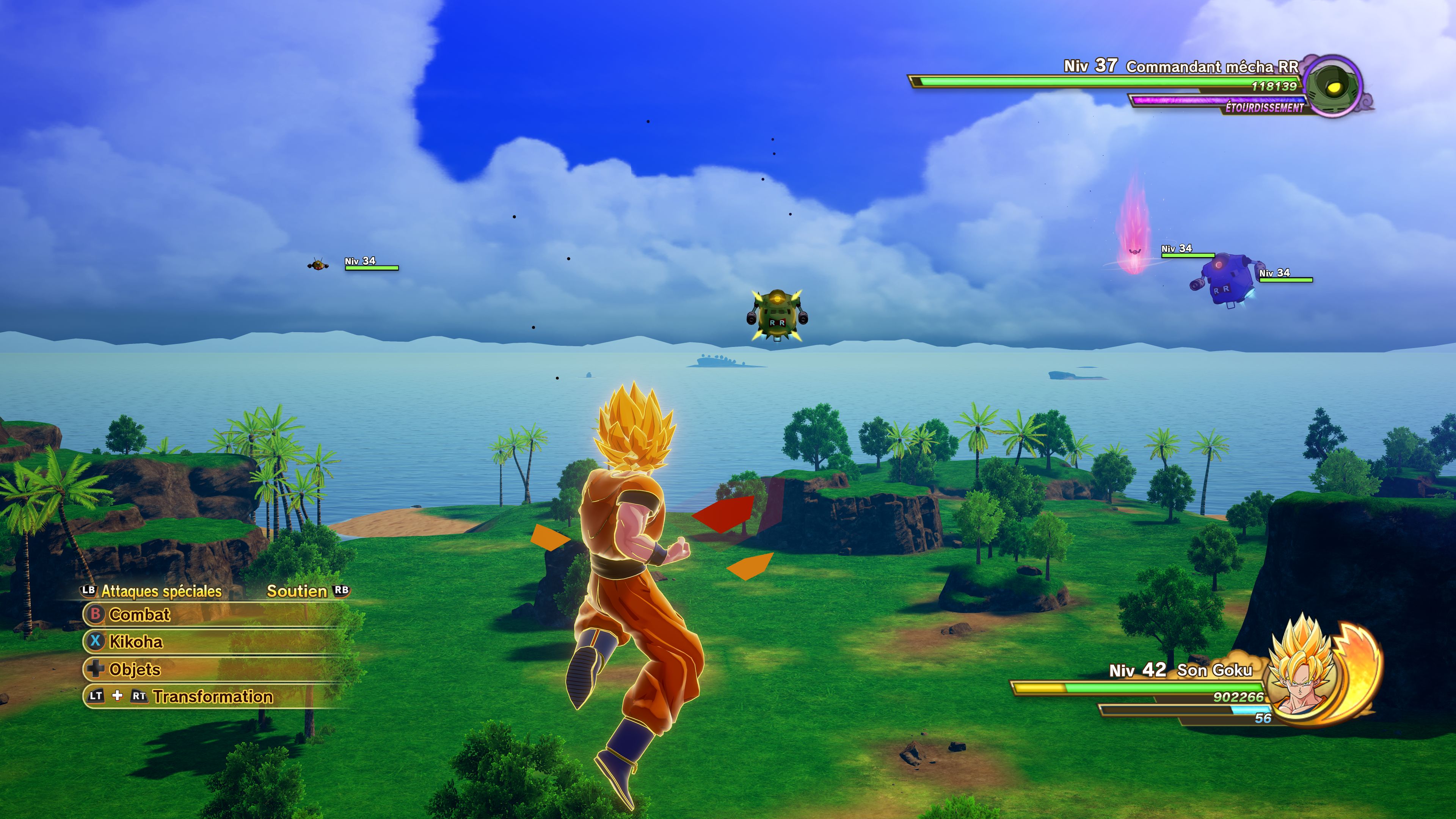Image resolution: width=1456 pixels, height=819 pixels.
Task: Switch to the Soutien support palette
Action: coord(297,591)
